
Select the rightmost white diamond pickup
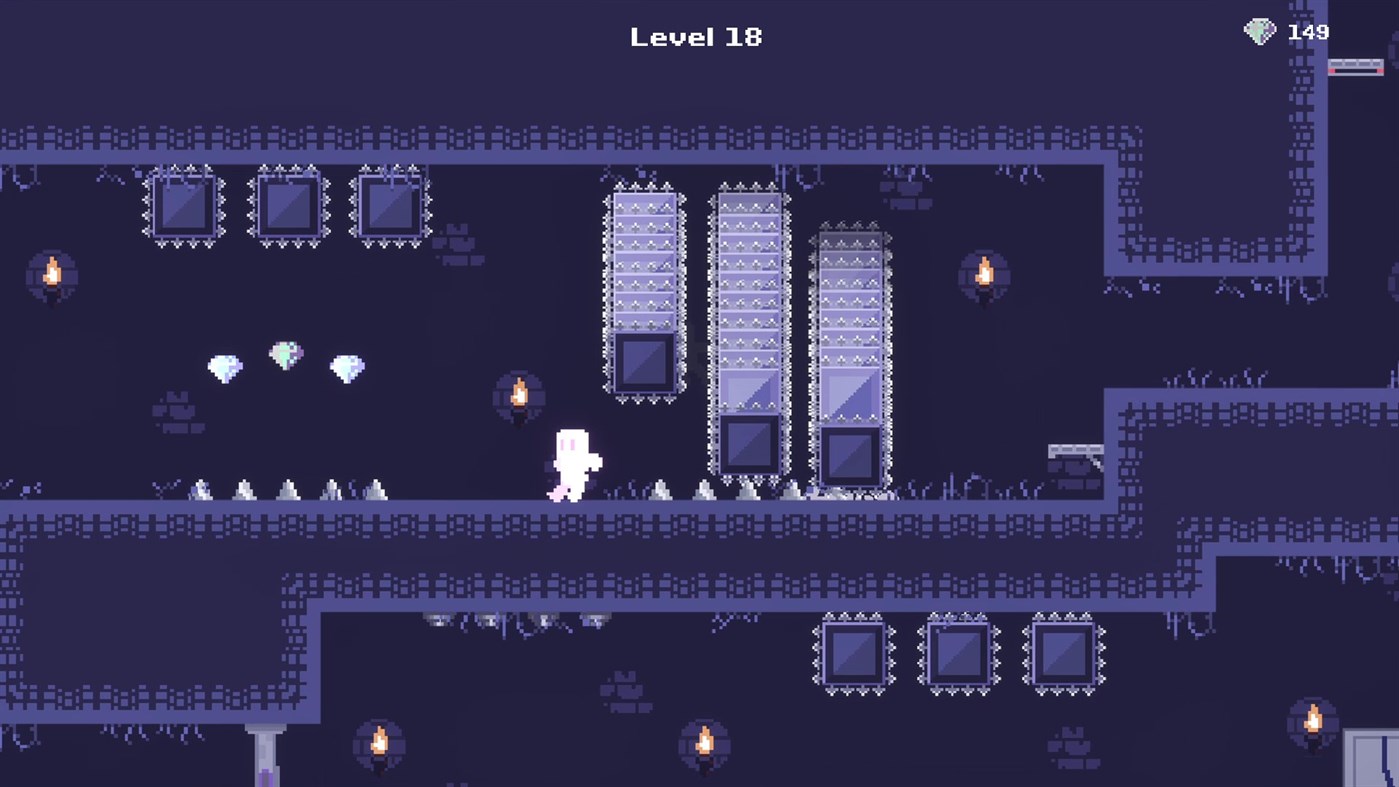[x=346, y=368]
